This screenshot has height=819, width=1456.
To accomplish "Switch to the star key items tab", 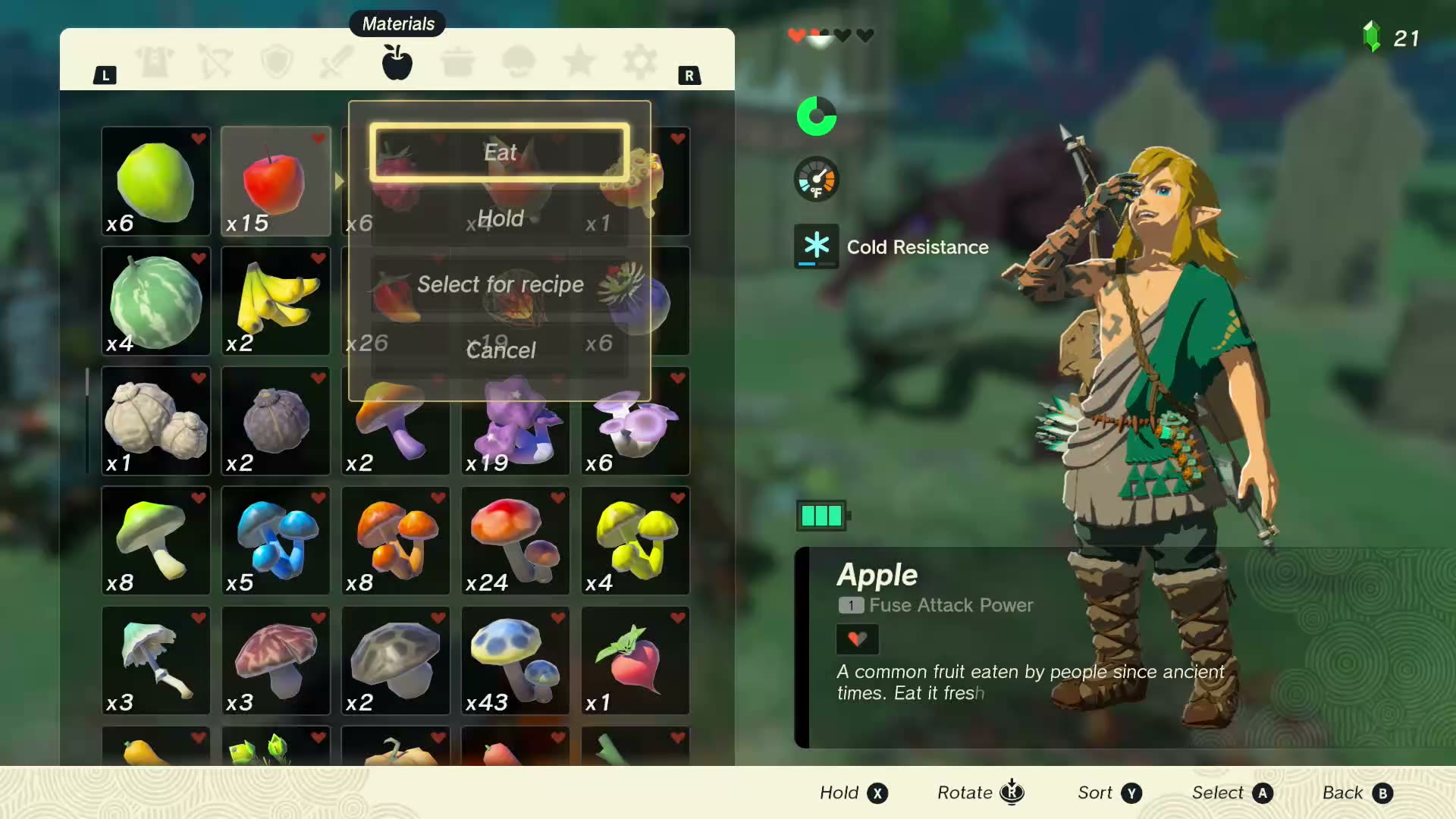I will point(579,62).
